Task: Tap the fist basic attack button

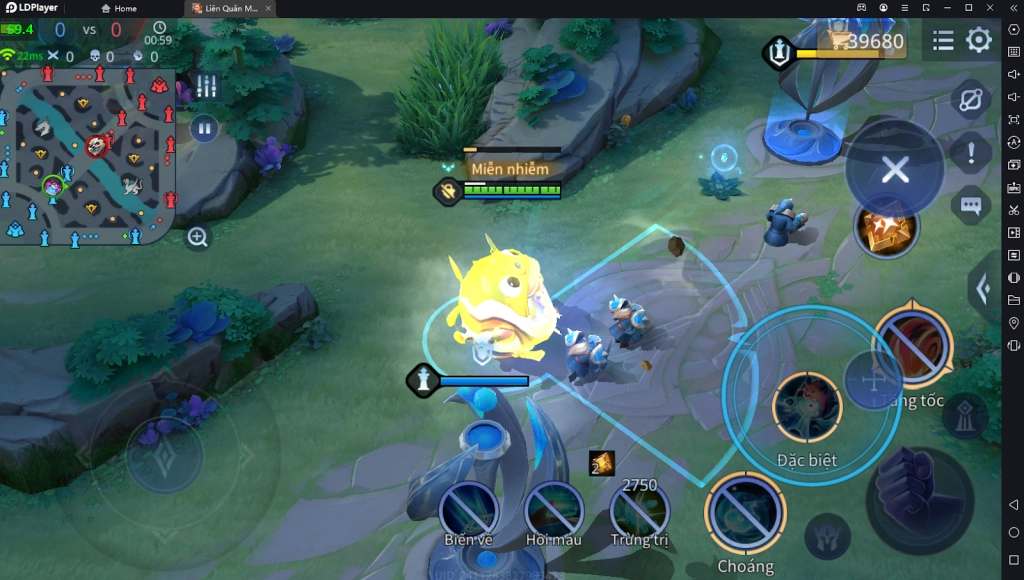Action: pyautogui.click(x=918, y=499)
